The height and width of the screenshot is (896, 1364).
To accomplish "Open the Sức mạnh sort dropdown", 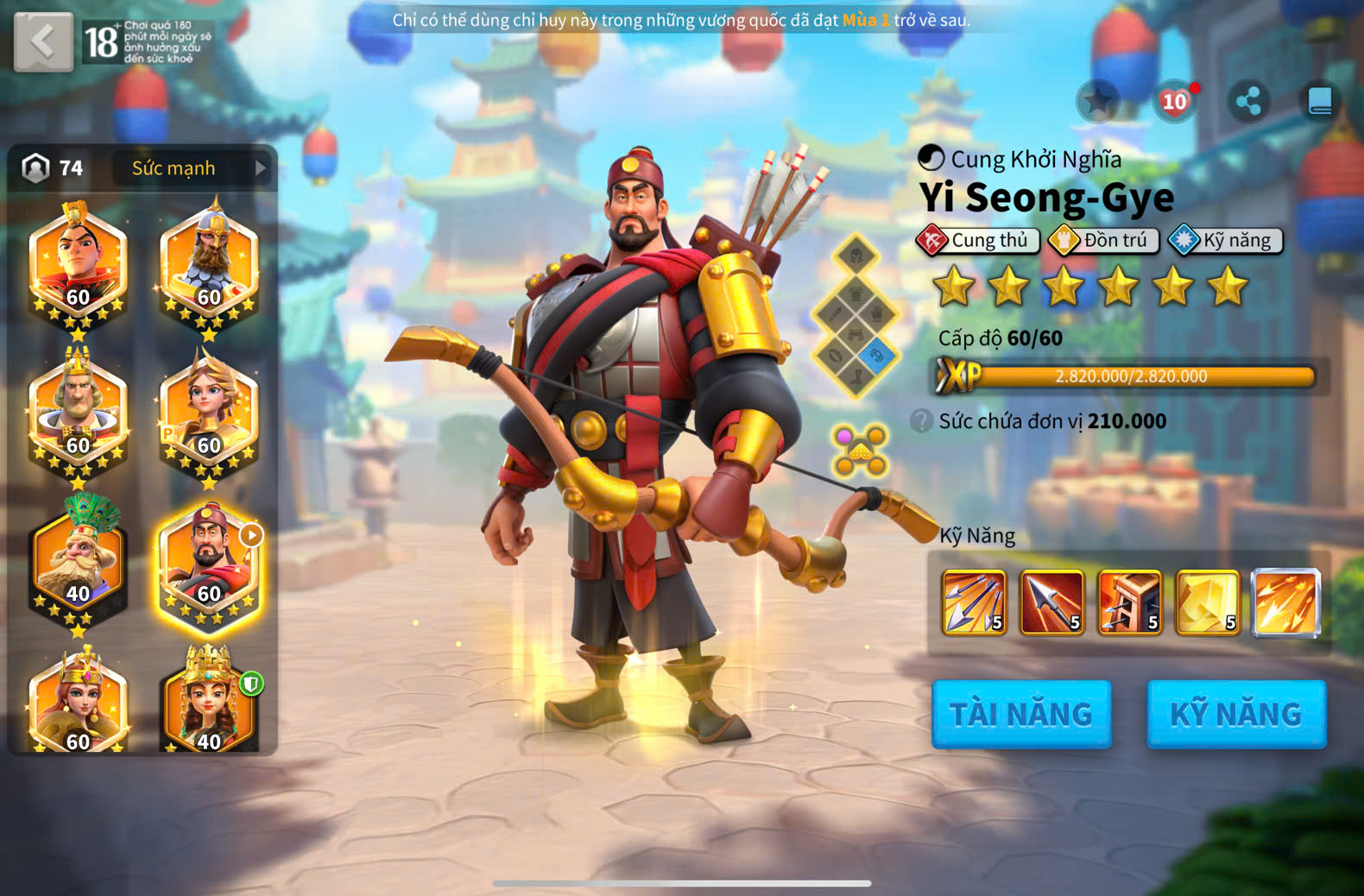I will click(x=192, y=168).
